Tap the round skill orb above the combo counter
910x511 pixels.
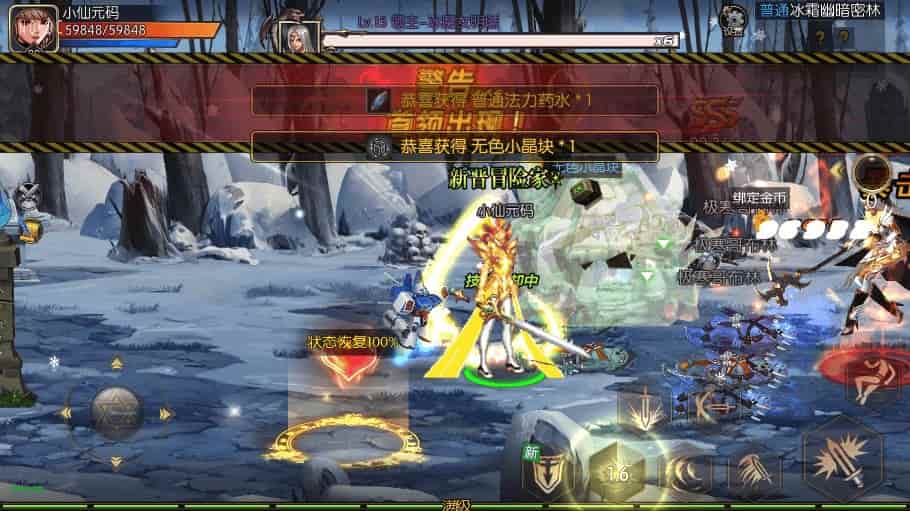point(871,172)
